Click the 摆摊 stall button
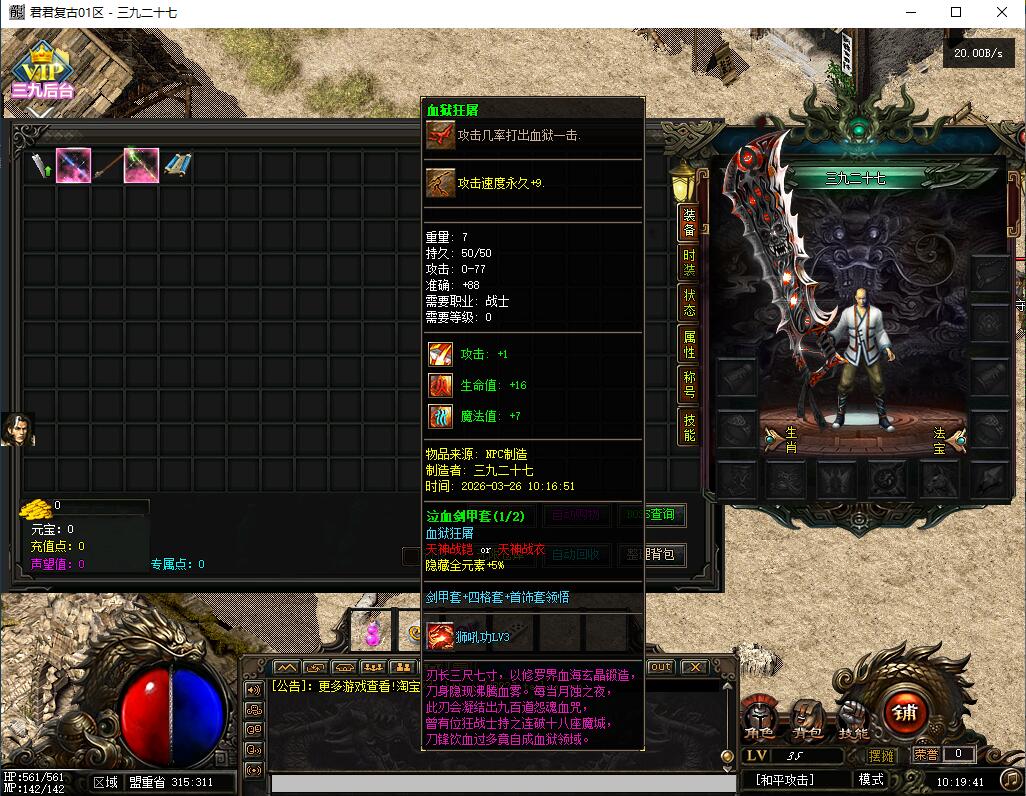The width and height of the screenshot is (1026, 796). coord(882,755)
